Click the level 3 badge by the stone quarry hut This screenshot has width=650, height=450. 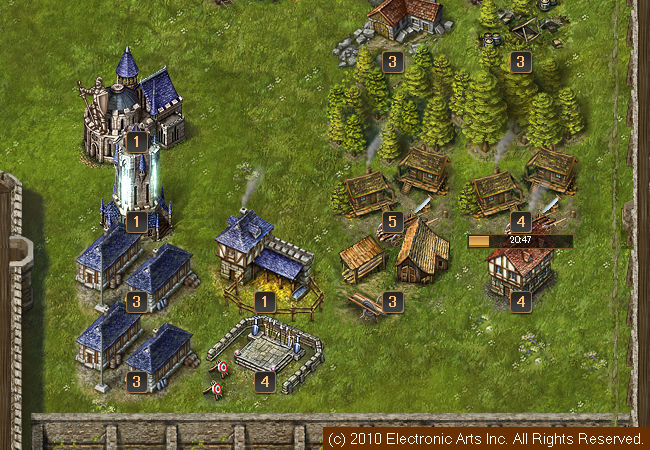pos(393,62)
